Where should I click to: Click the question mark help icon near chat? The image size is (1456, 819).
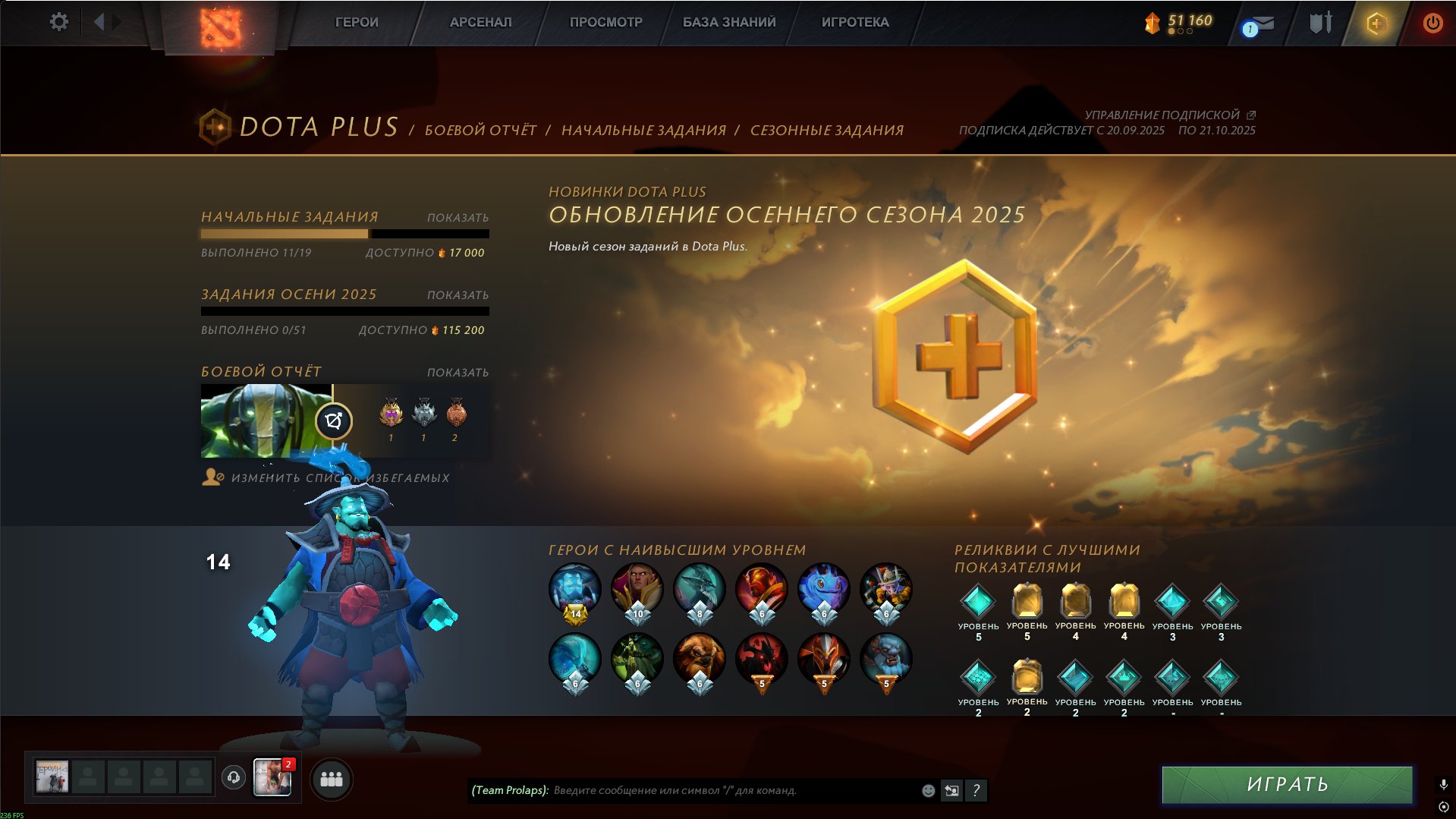point(977,791)
